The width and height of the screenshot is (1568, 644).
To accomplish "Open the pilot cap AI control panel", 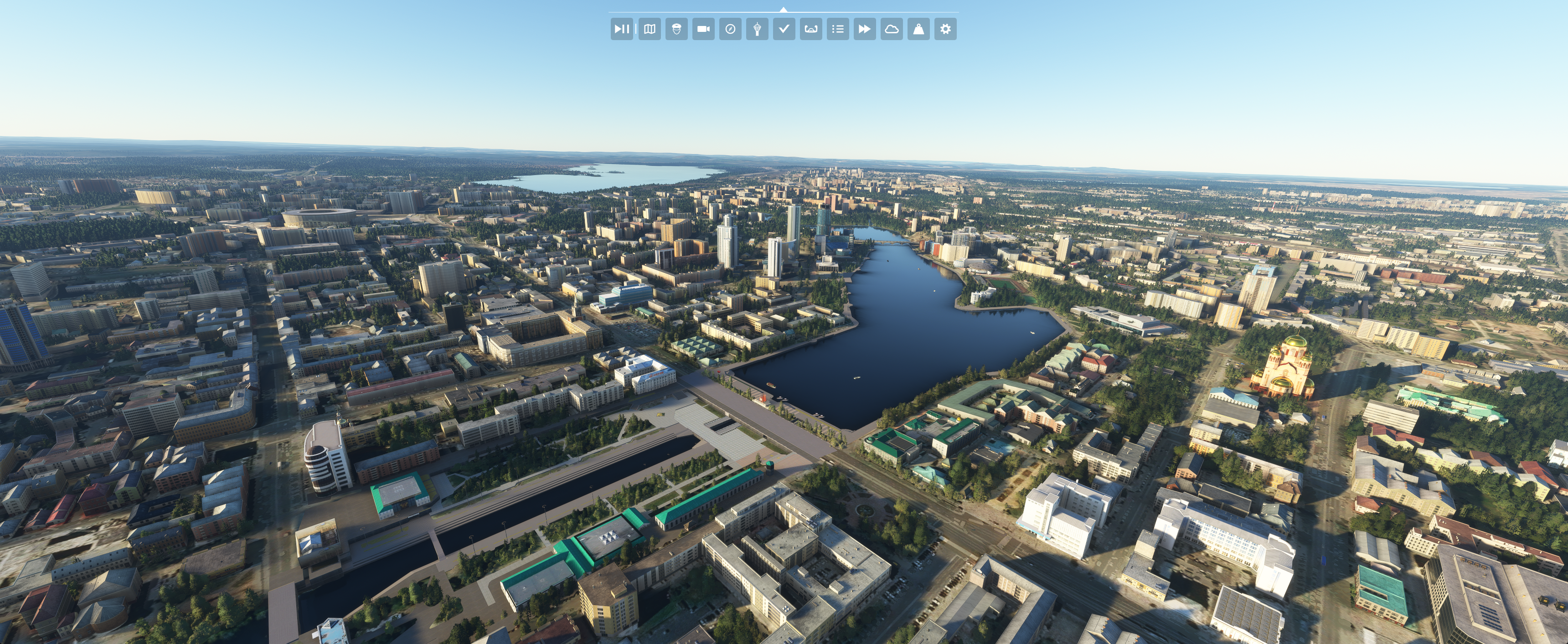I will click(676, 29).
